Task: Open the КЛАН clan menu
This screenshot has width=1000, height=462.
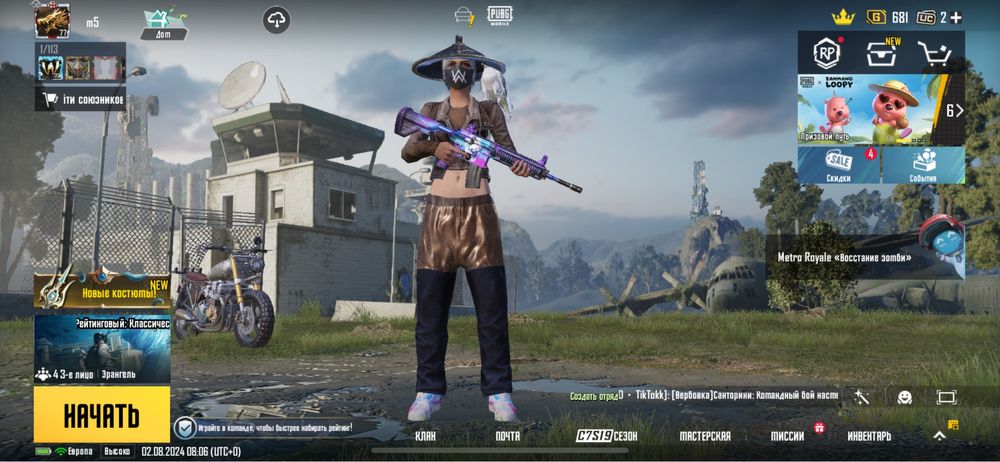Action: point(425,436)
